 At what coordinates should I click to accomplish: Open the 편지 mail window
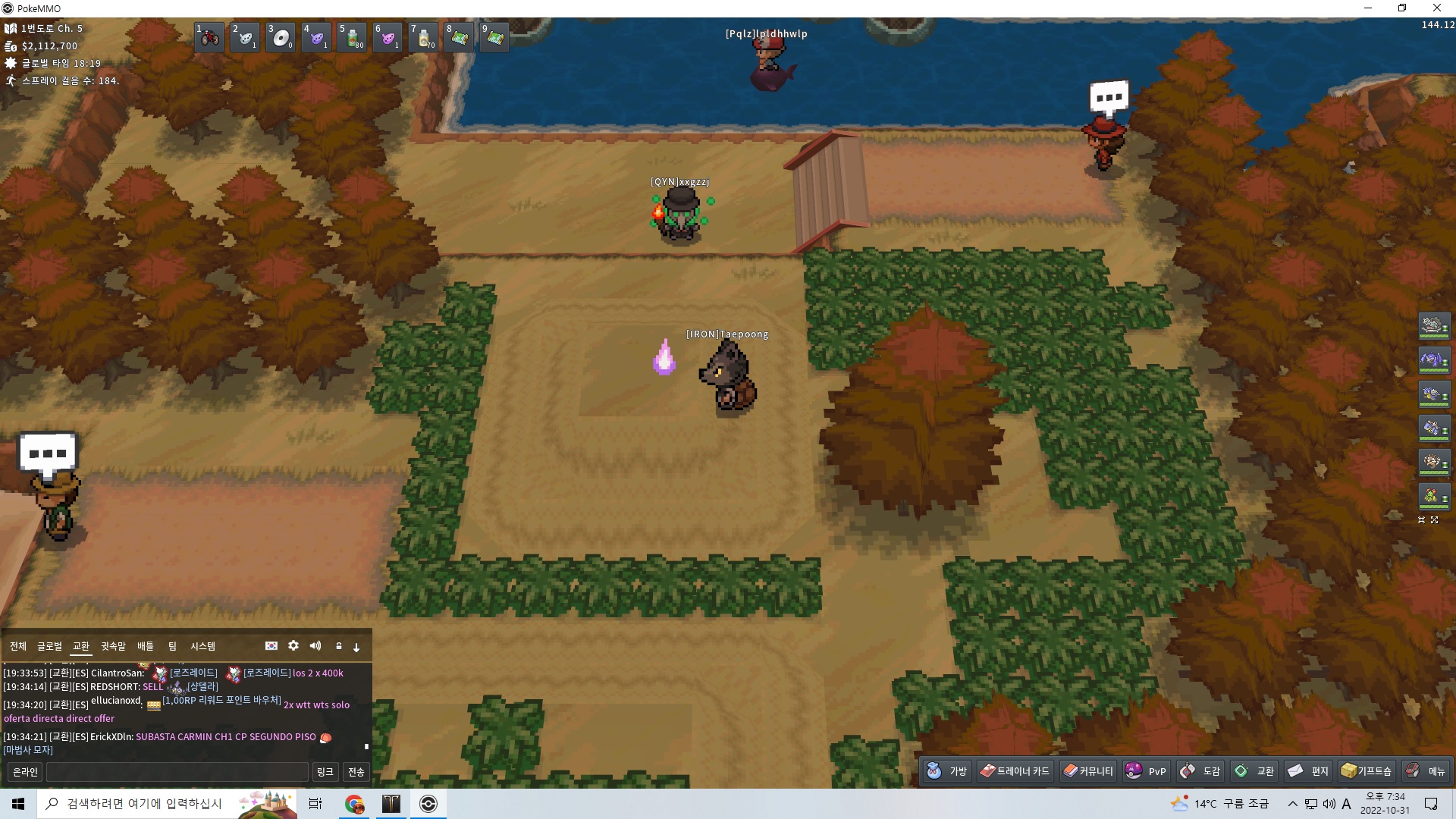pyautogui.click(x=1309, y=771)
